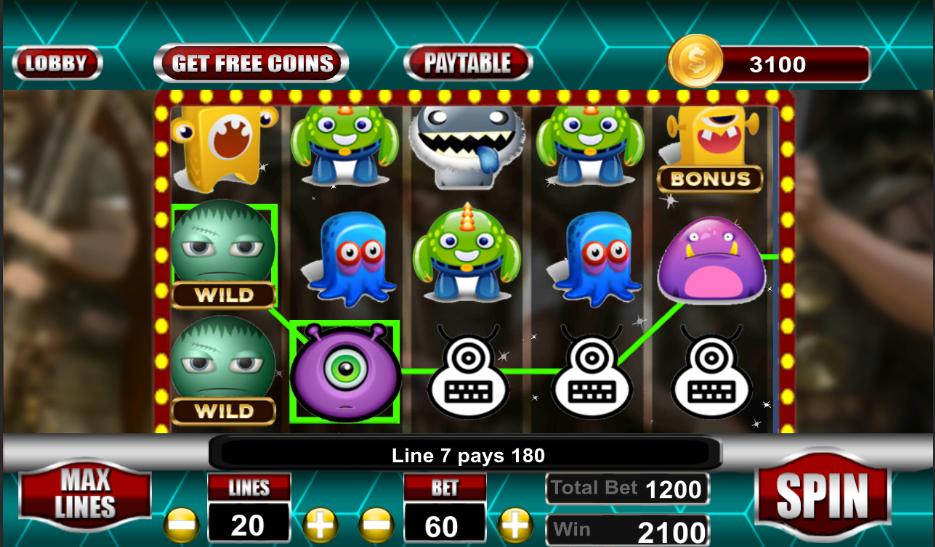
Task: Raise the bet amount
Action: [514, 524]
